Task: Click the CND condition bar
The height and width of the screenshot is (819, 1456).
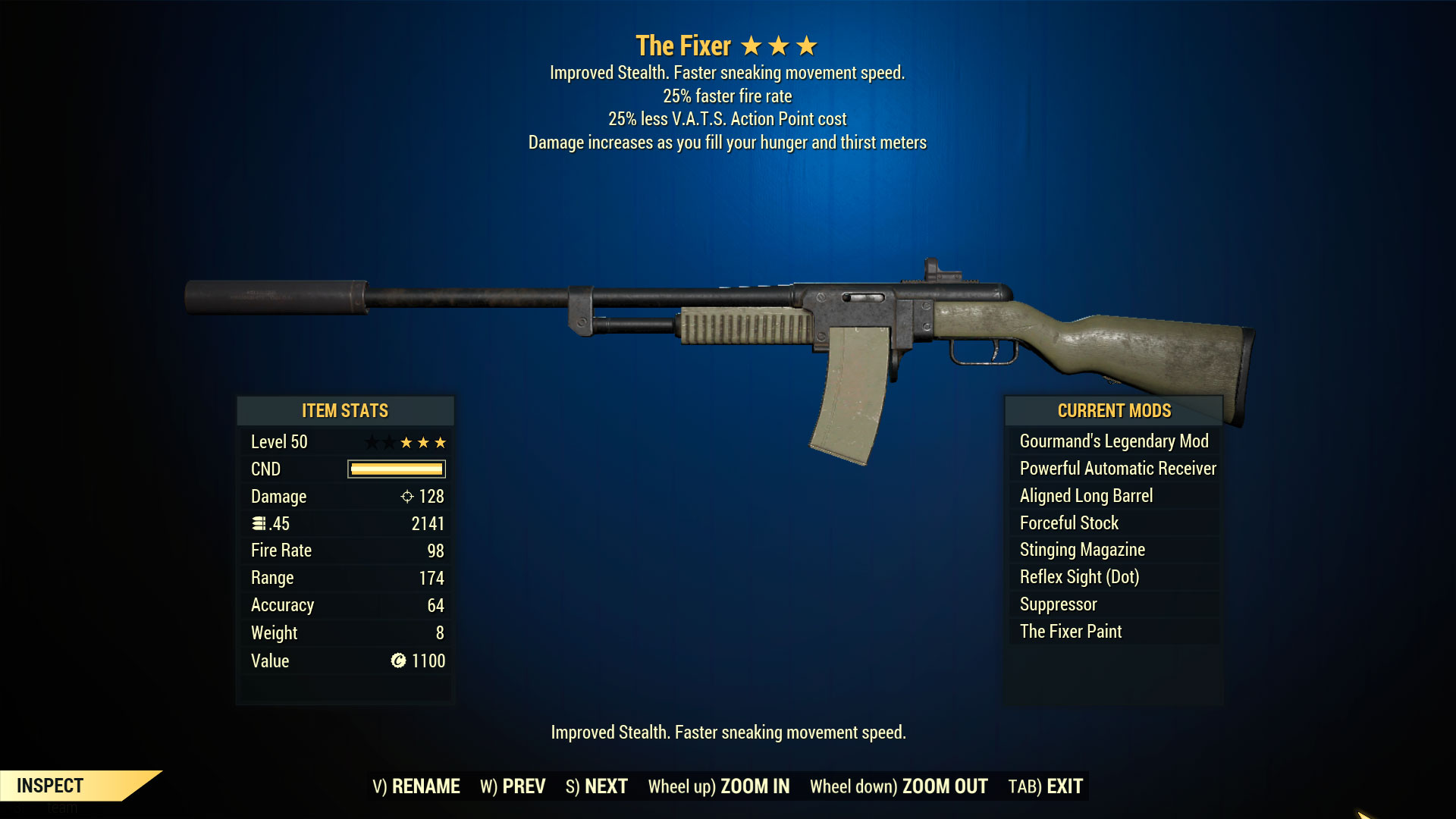Action: pyautogui.click(x=394, y=469)
